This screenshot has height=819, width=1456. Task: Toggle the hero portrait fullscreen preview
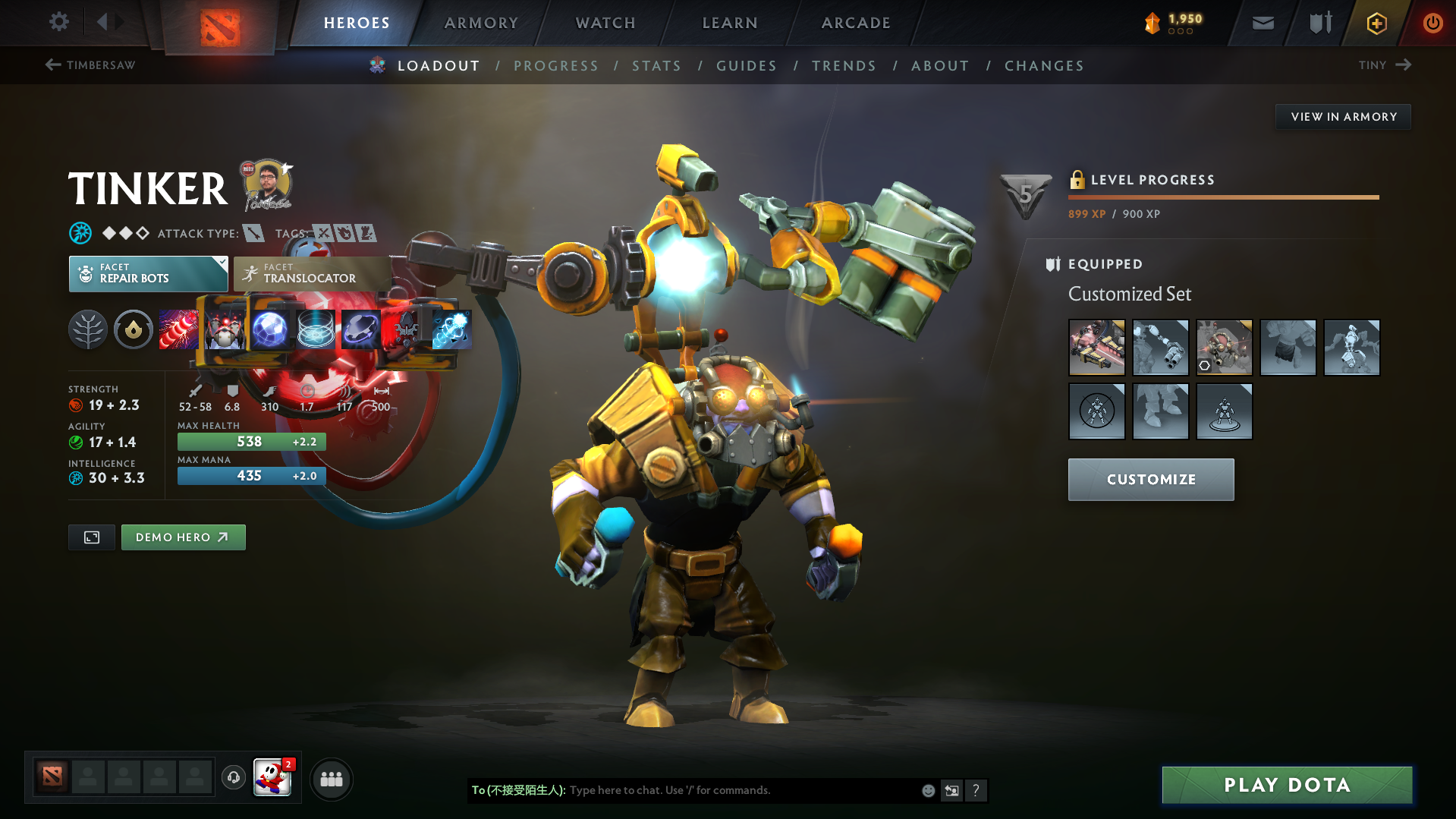click(91, 537)
